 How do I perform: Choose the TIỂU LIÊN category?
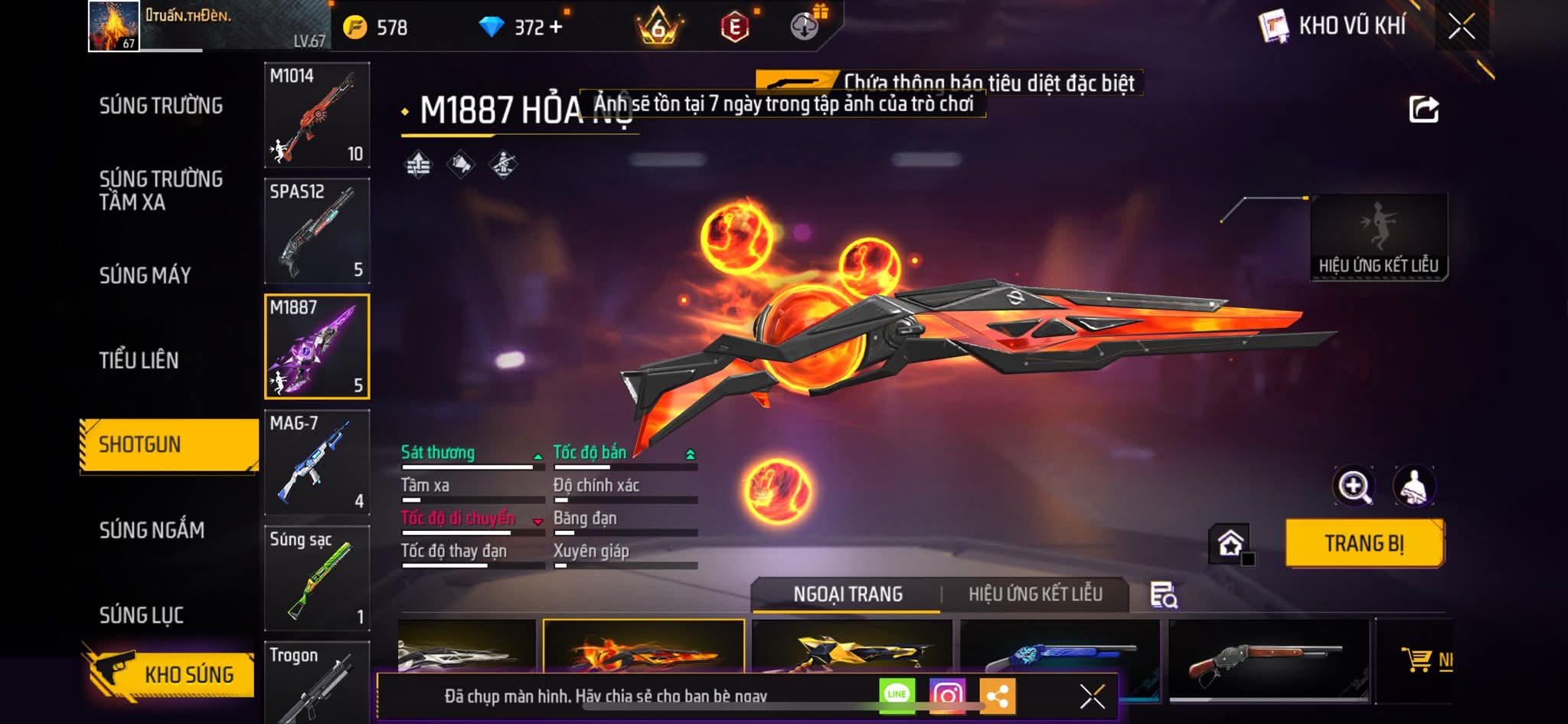139,360
